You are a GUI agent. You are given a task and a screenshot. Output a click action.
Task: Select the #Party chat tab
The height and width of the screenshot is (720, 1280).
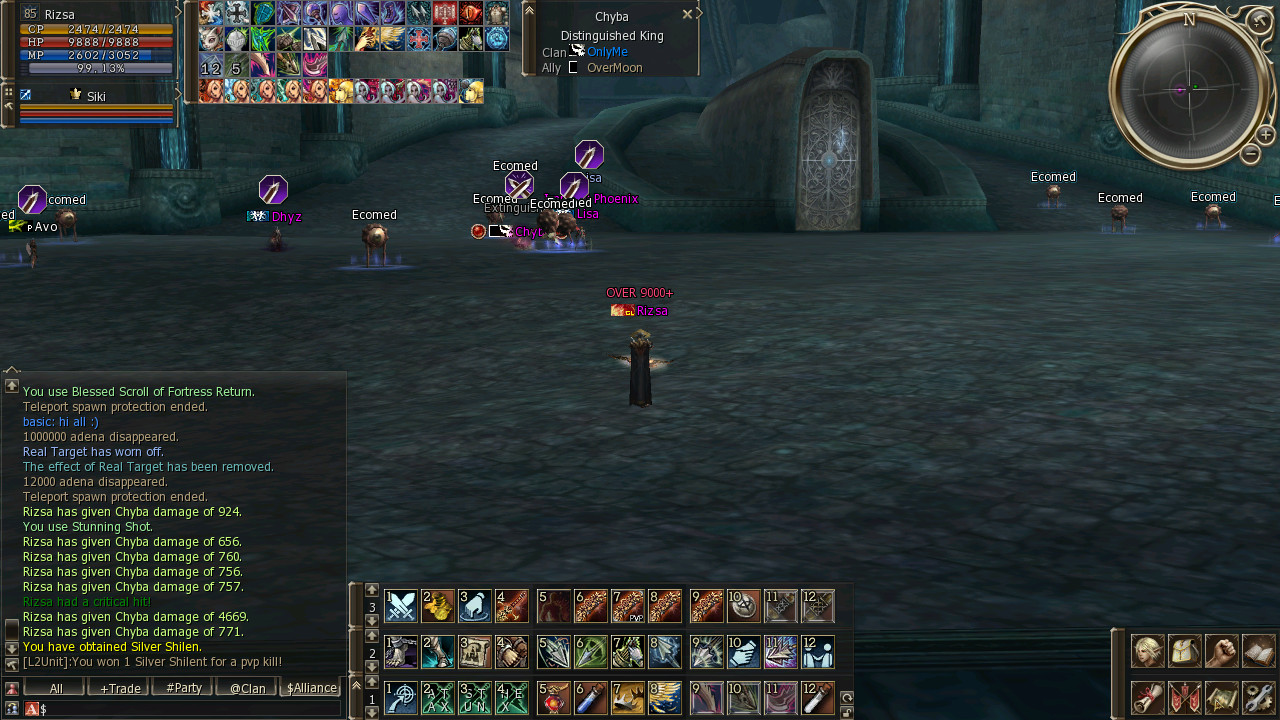[x=183, y=688]
